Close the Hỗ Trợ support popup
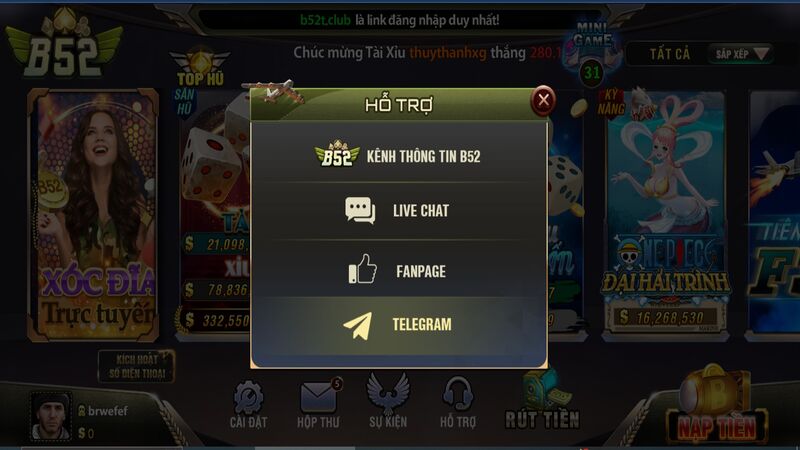The image size is (800, 450). coord(543,100)
